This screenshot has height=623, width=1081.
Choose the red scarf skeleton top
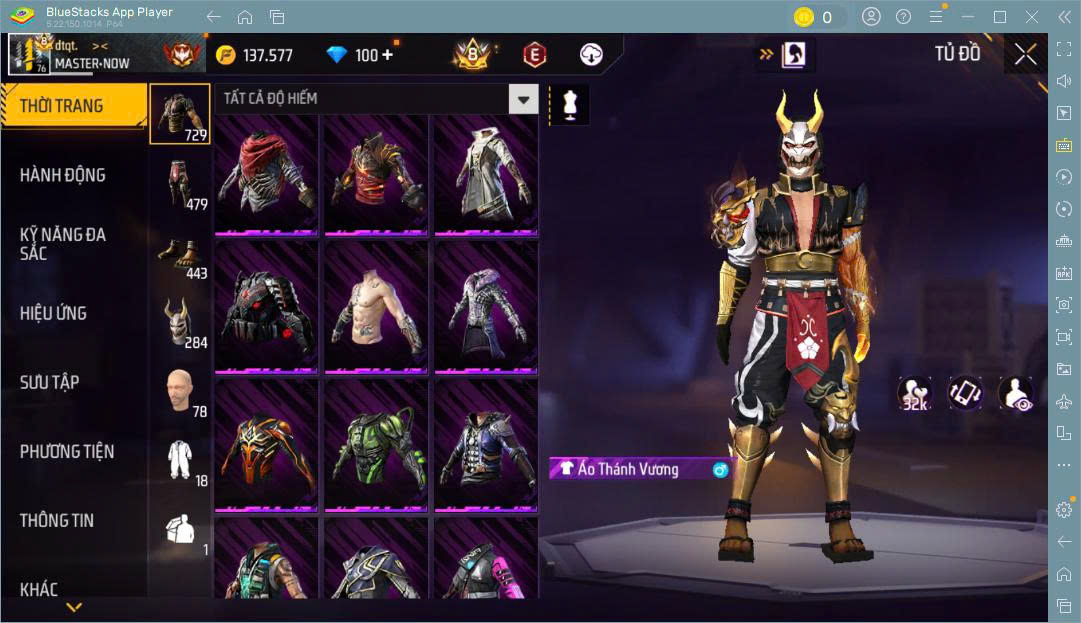(x=267, y=173)
